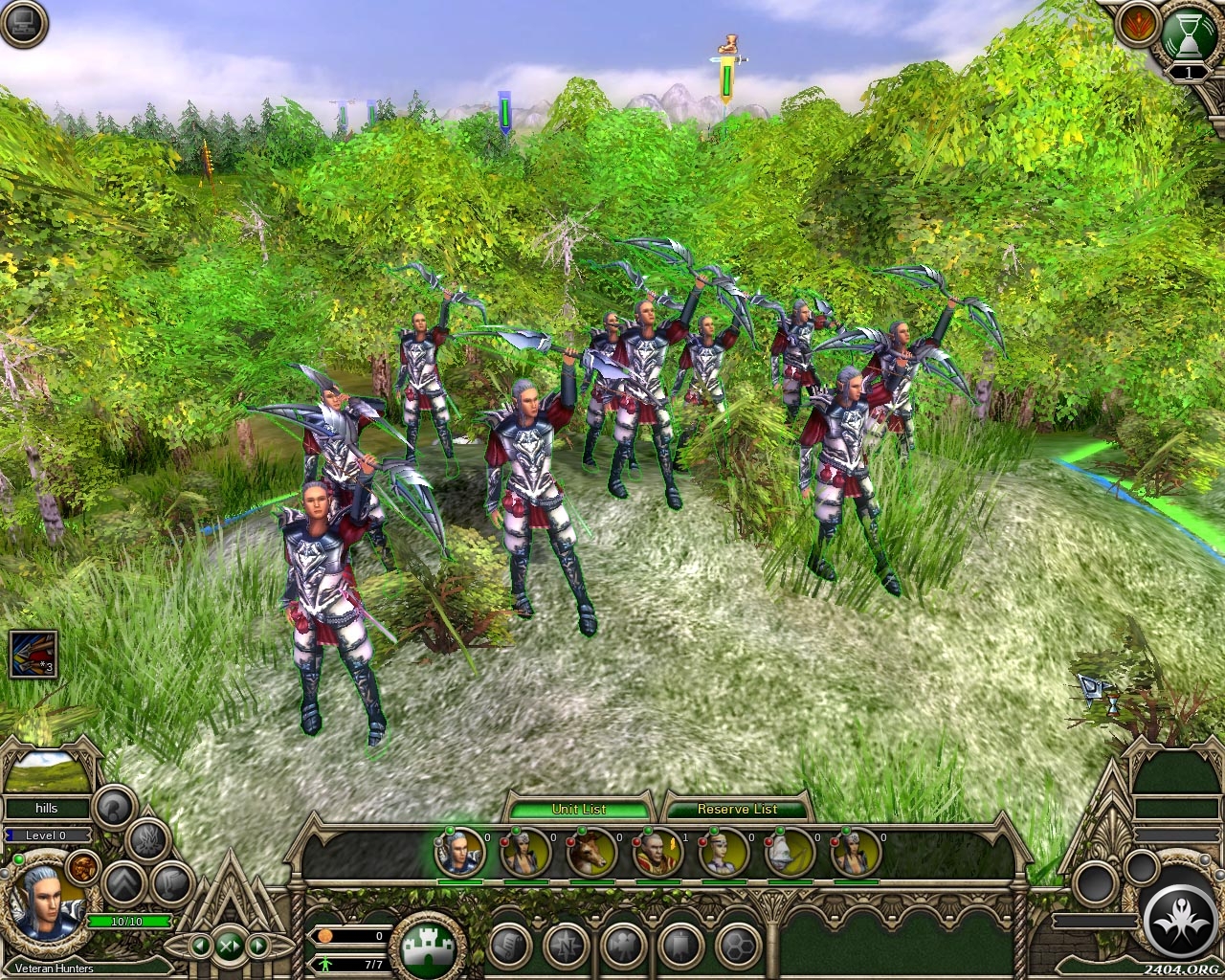This screenshot has height=980, width=1225.
Task: Open the green castle button
Action: (x=428, y=947)
